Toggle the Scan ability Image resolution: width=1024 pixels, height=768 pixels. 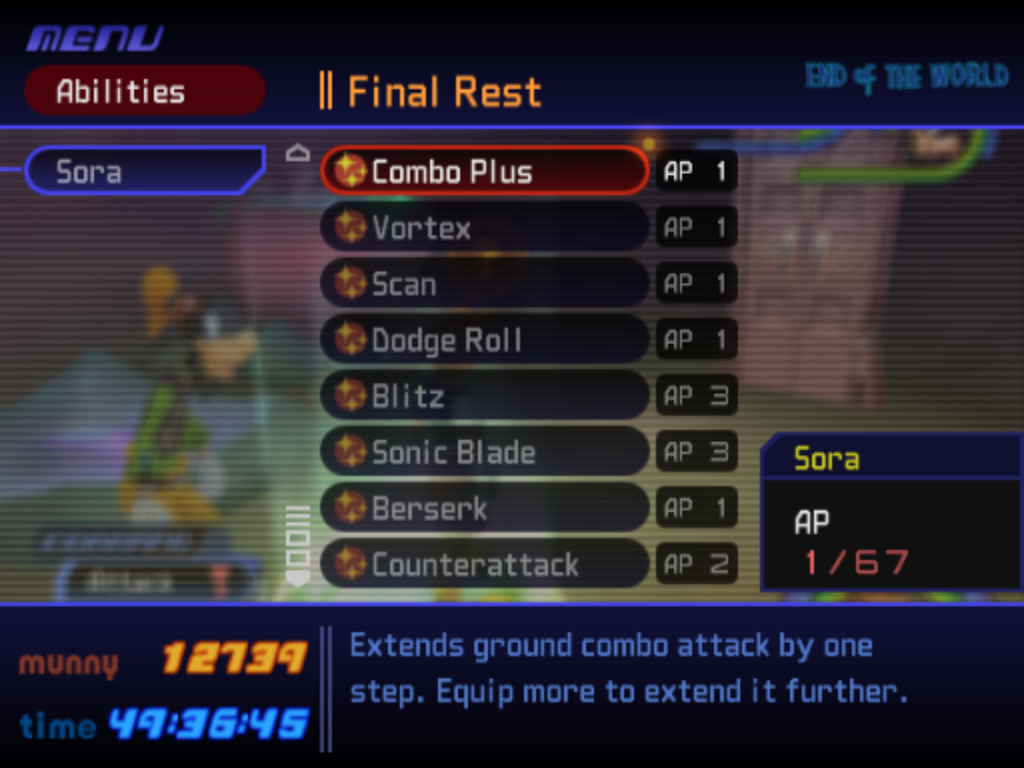coord(484,284)
